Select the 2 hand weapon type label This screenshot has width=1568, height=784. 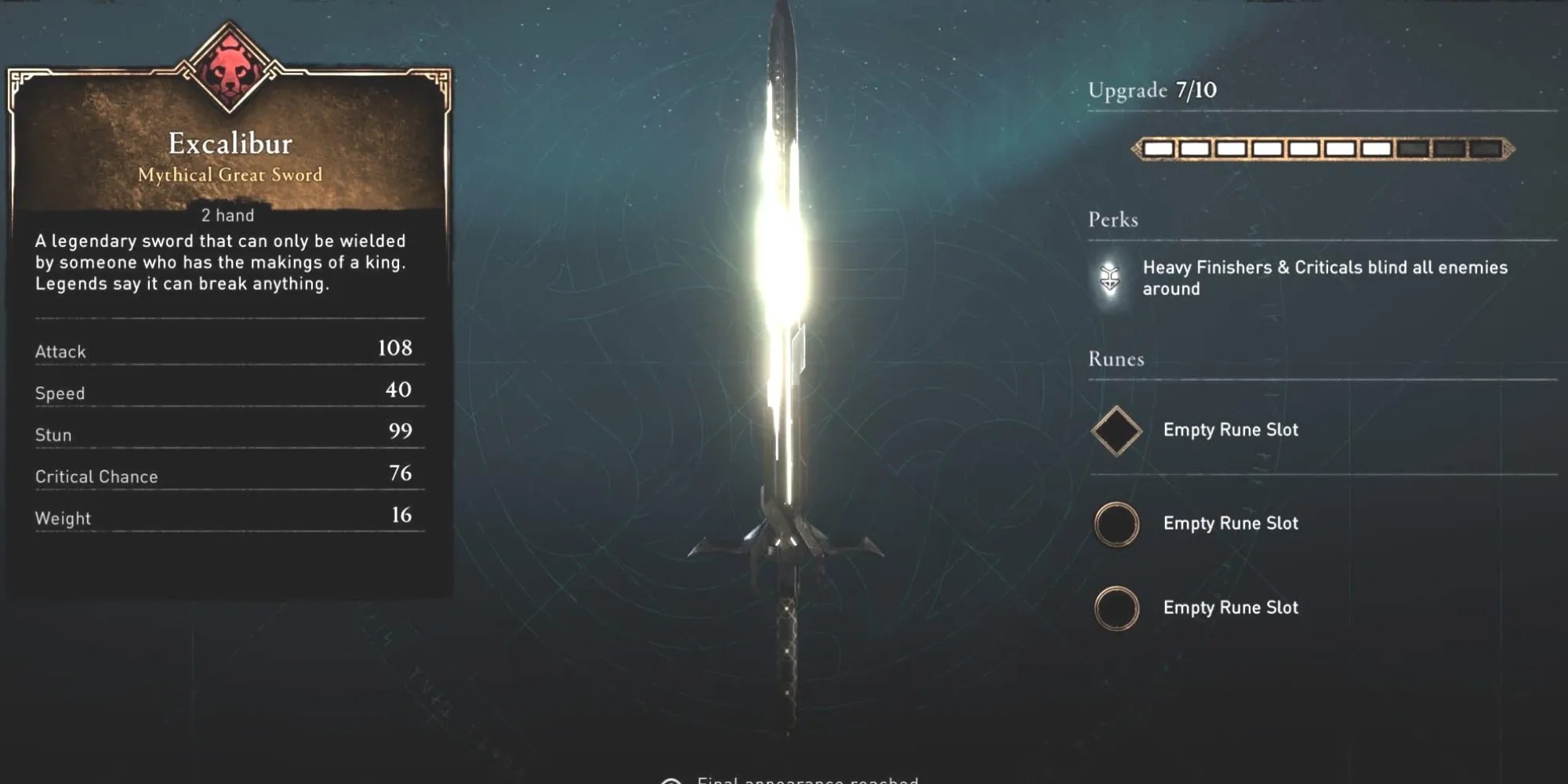point(227,213)
